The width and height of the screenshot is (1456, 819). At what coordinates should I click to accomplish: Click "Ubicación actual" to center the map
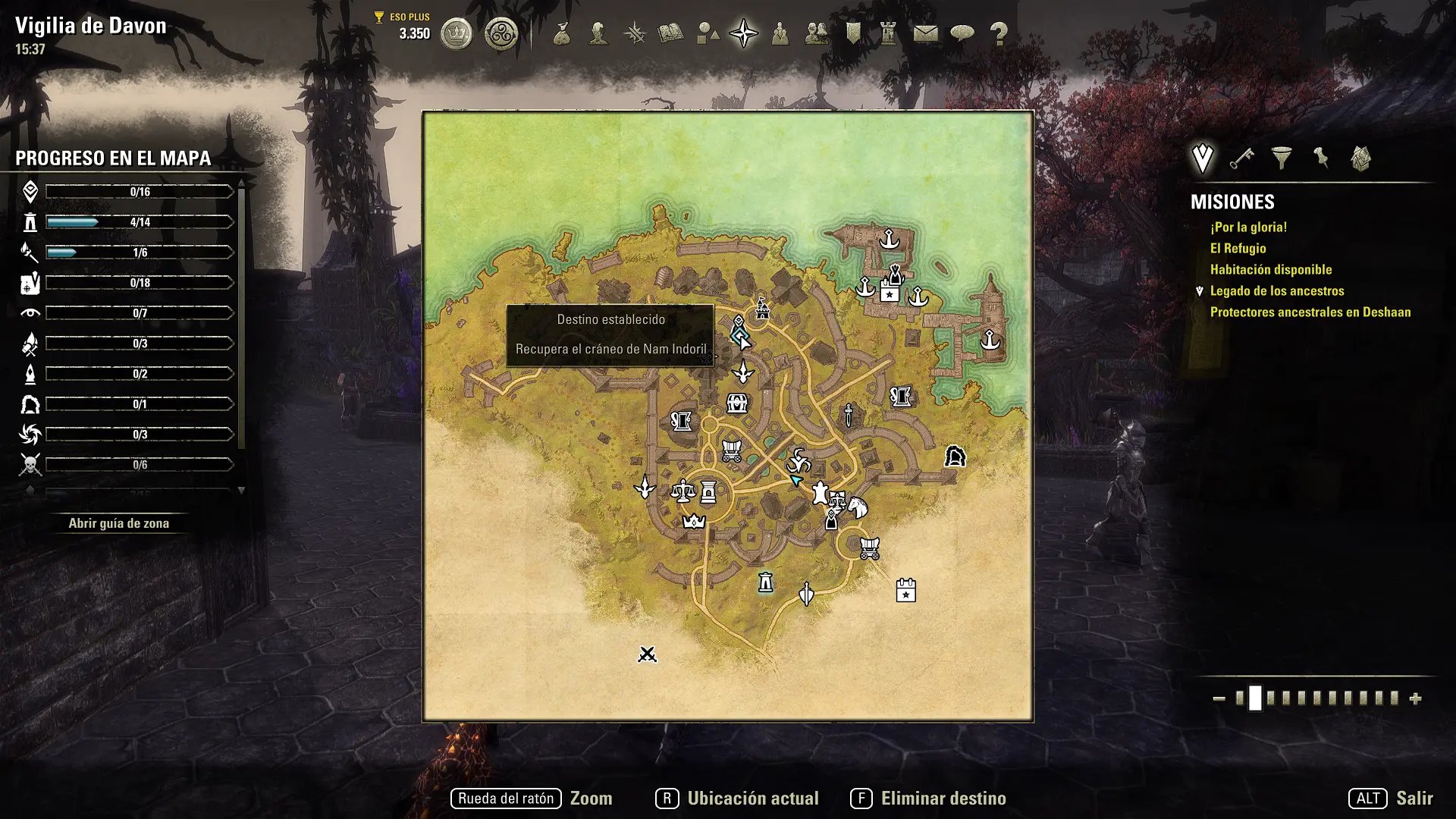click(x=752, y=799)
